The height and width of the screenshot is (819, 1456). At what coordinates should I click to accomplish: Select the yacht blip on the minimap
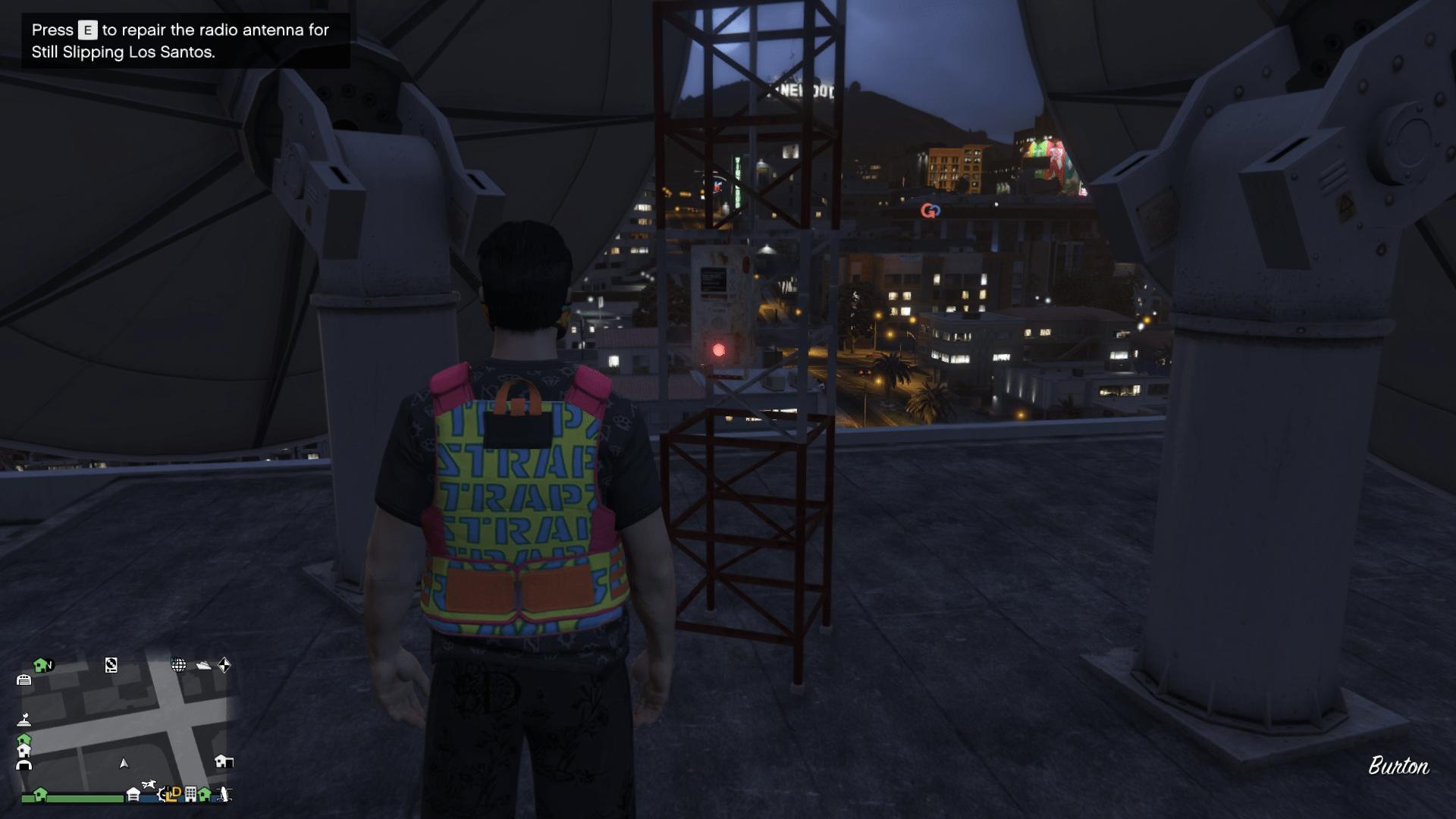click(203, 665)
